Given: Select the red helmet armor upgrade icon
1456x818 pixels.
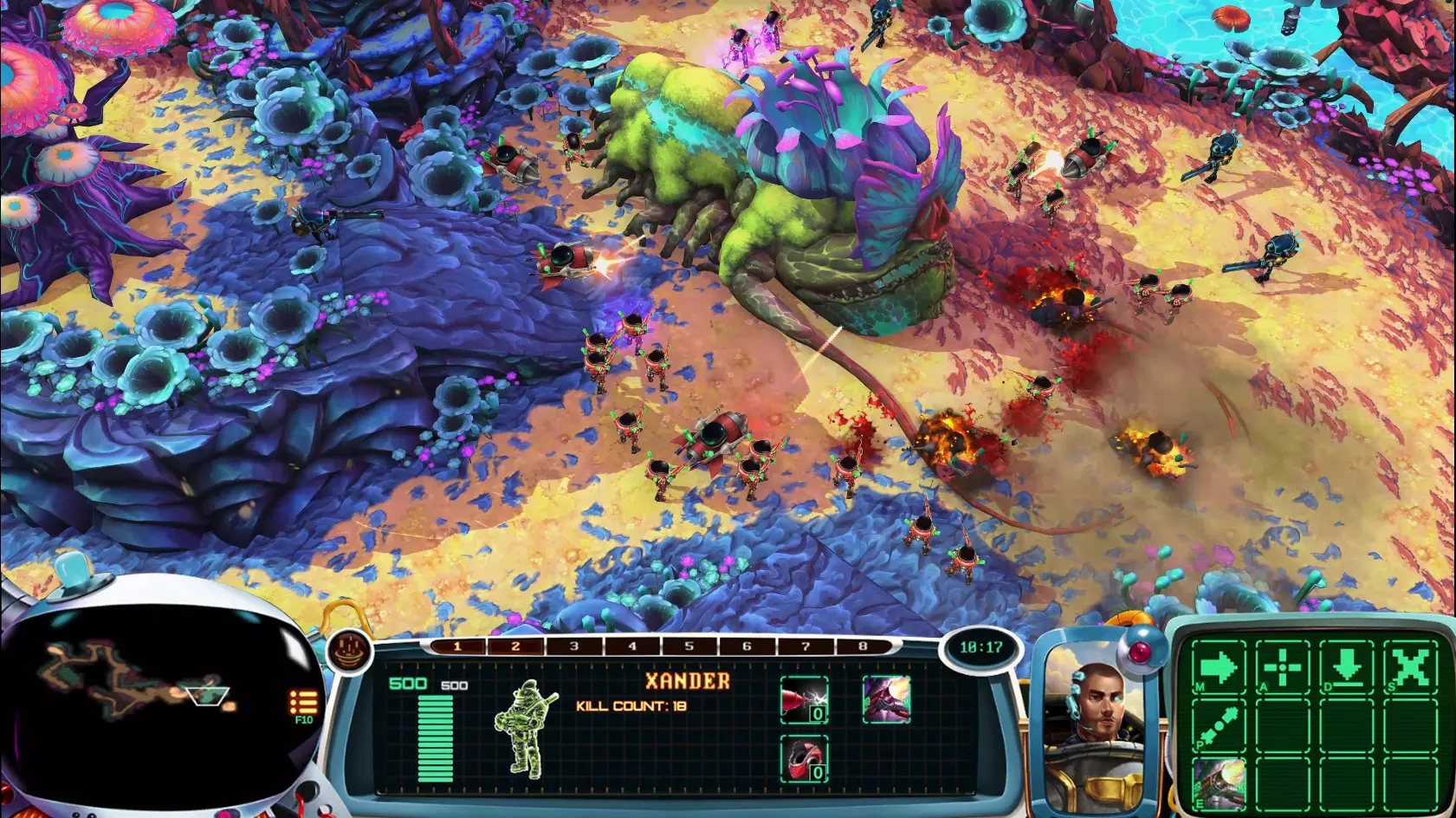Looking at the screenshot, I should pos(804,759).
